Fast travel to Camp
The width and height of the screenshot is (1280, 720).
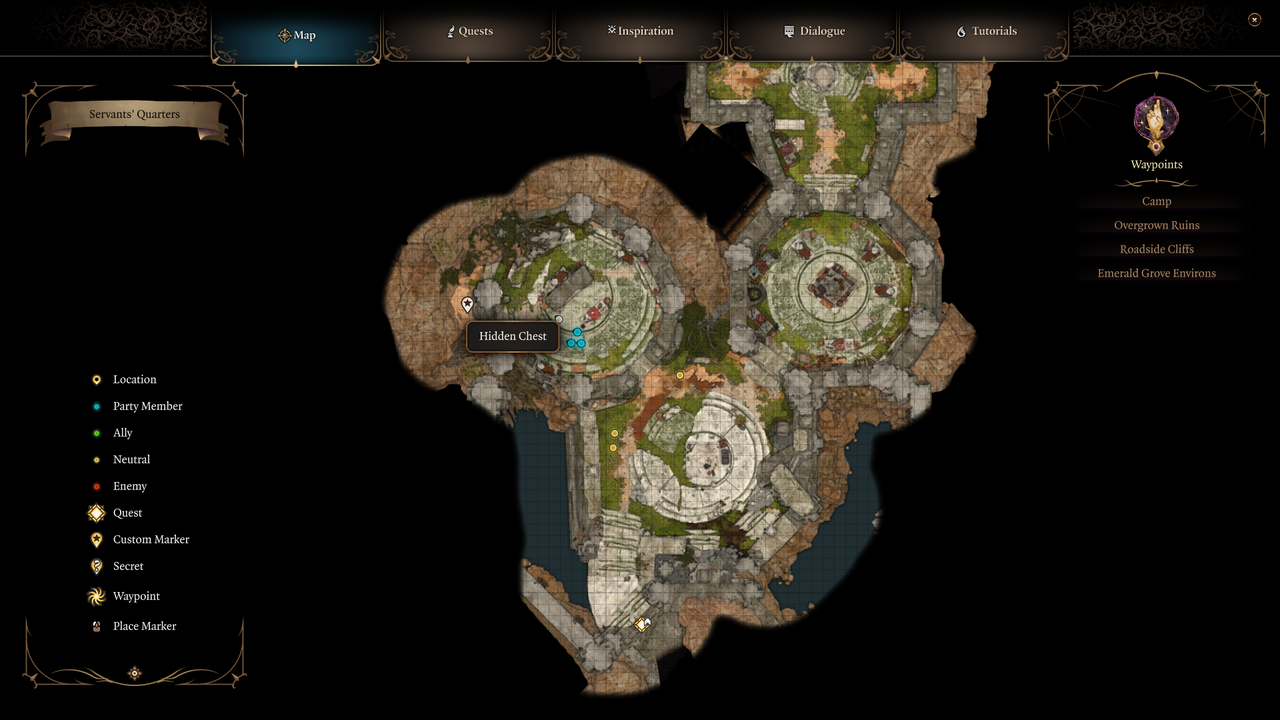pyautogui.click(x=1156, y=201)
